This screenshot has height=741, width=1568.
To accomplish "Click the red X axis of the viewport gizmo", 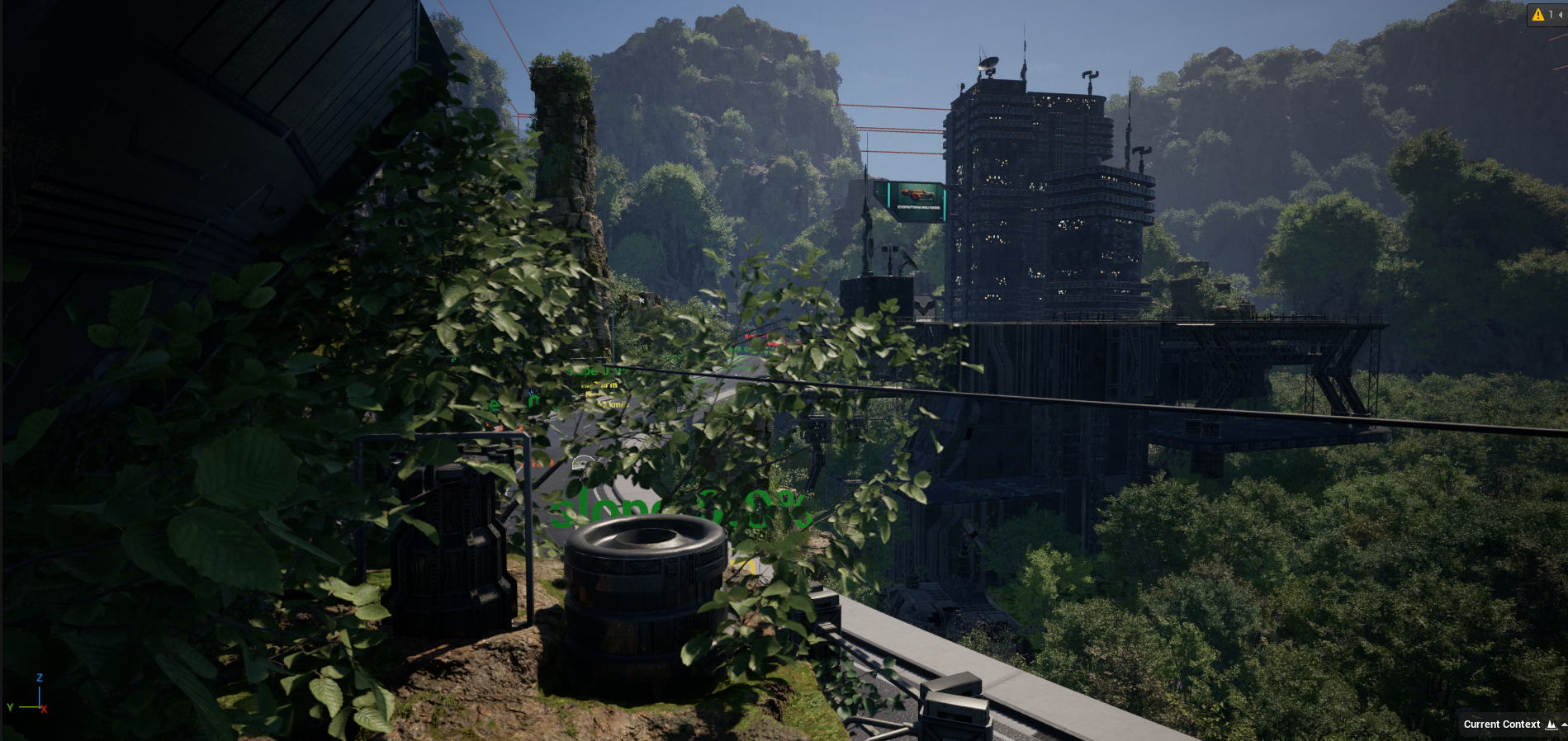I will tap(45, 708).
